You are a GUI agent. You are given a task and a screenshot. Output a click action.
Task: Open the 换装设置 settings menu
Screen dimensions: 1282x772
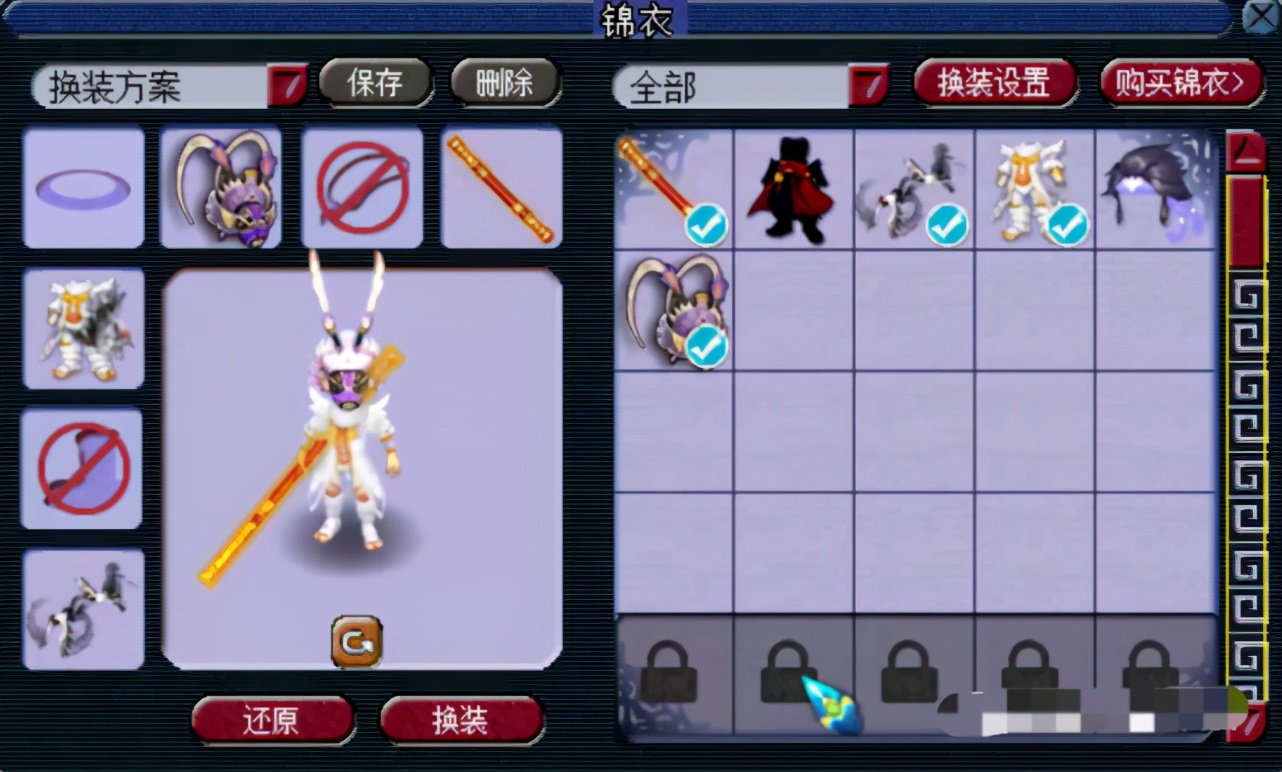[994, 84]
